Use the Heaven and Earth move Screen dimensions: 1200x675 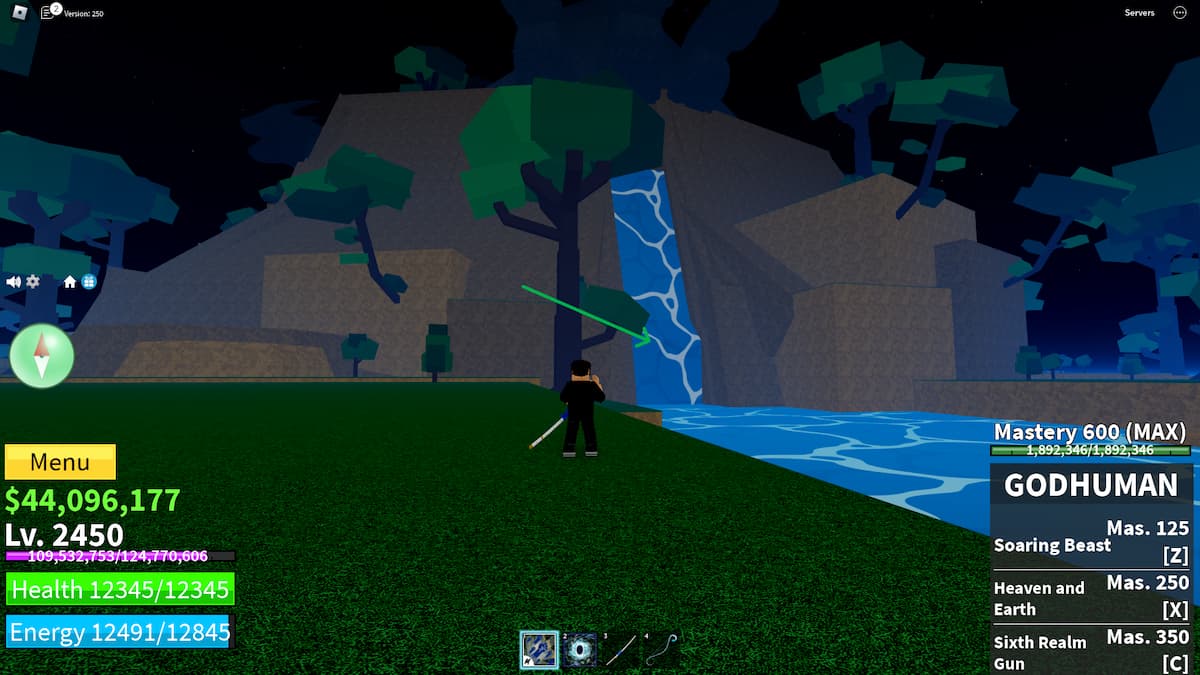(1091, 598)
